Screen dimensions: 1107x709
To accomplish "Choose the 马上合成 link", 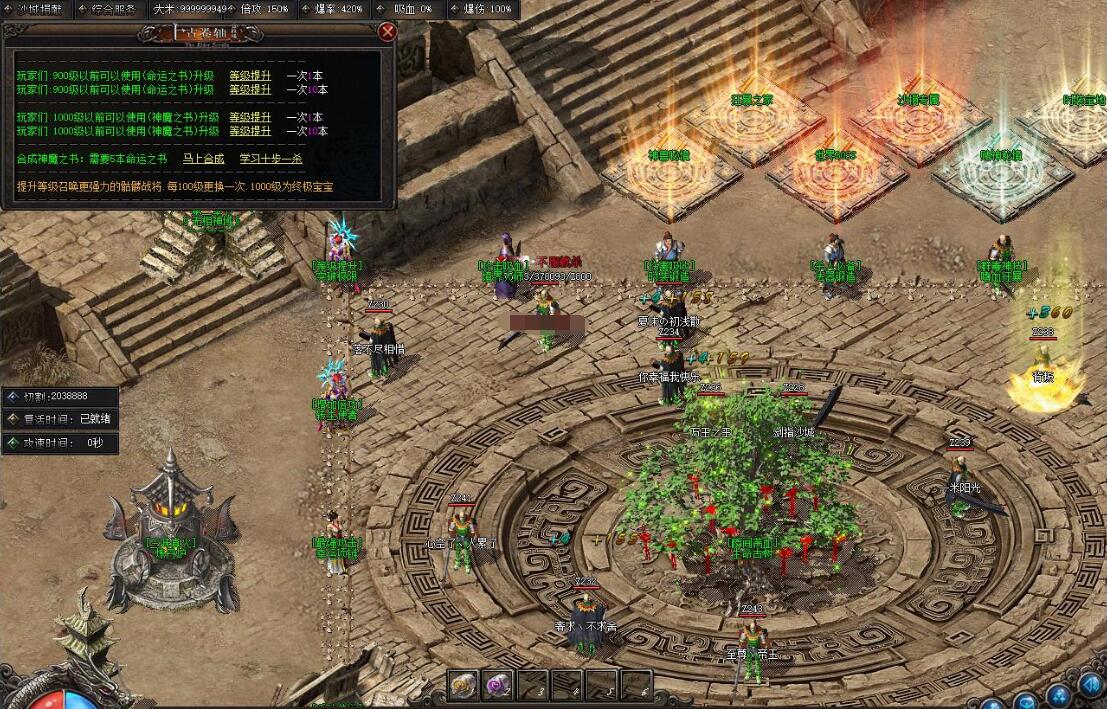I will (203, 158).
